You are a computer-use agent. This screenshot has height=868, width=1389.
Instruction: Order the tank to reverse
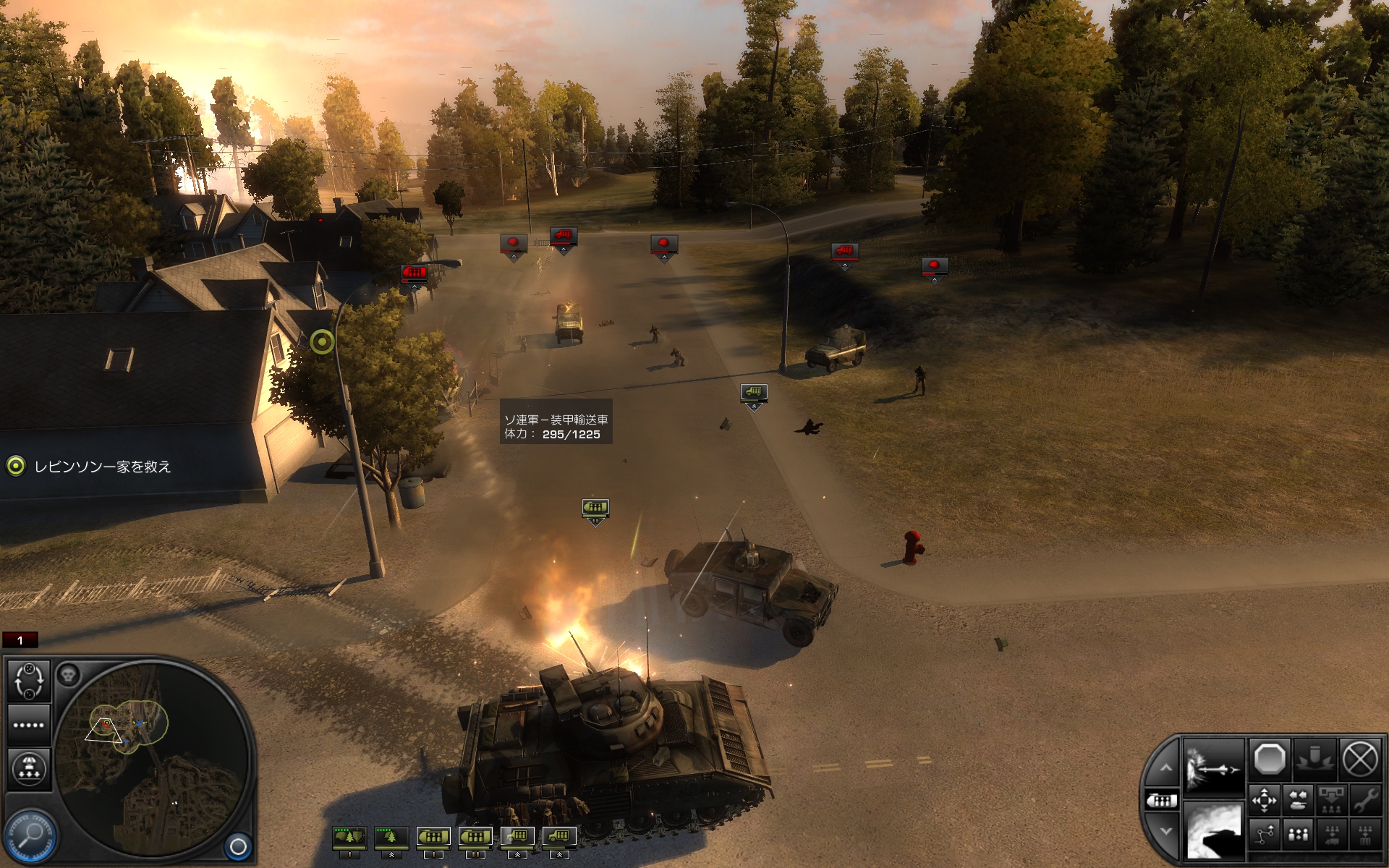click(x=1299, y=801)
